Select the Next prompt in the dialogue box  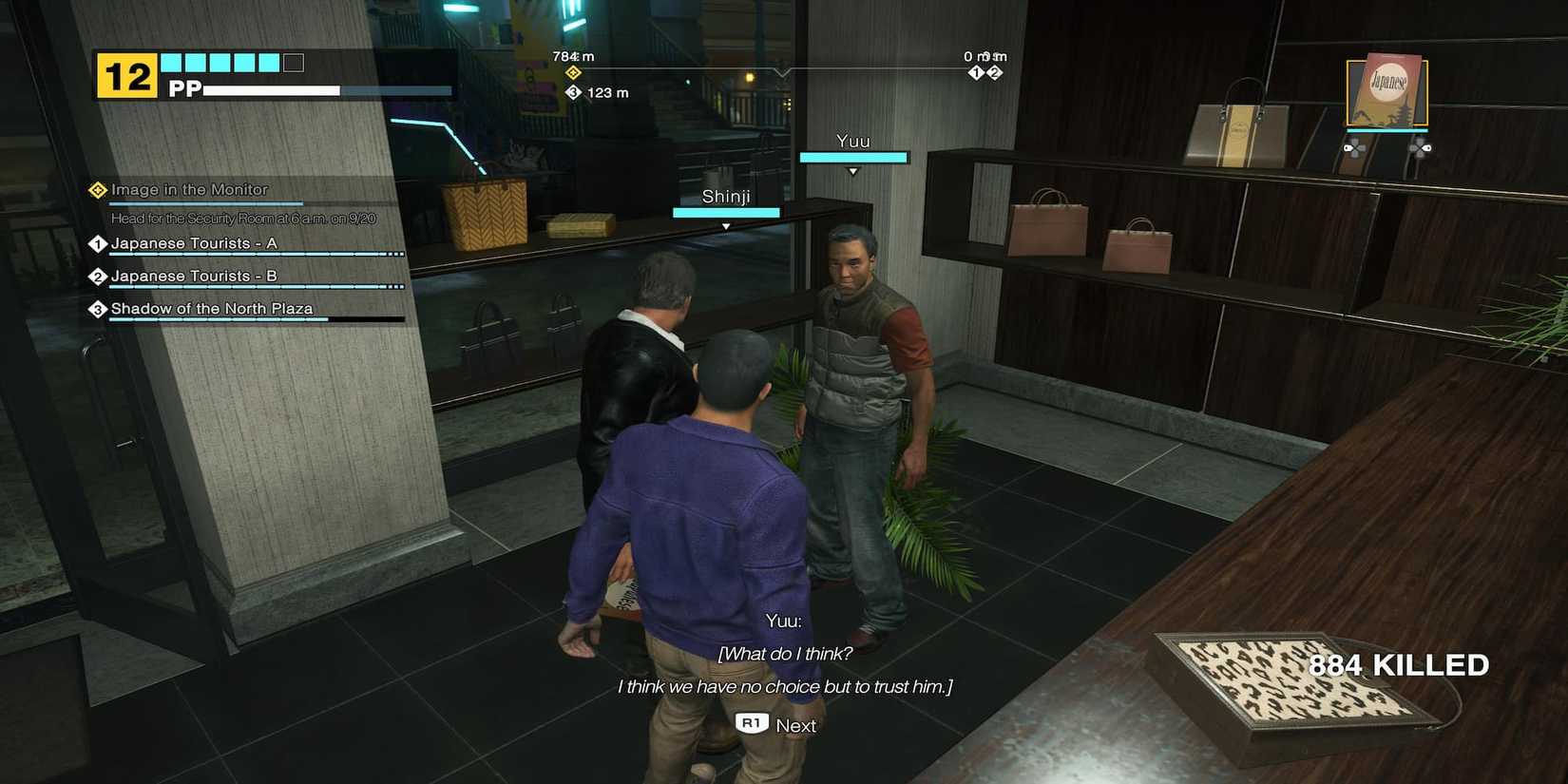tap(796, 725)
